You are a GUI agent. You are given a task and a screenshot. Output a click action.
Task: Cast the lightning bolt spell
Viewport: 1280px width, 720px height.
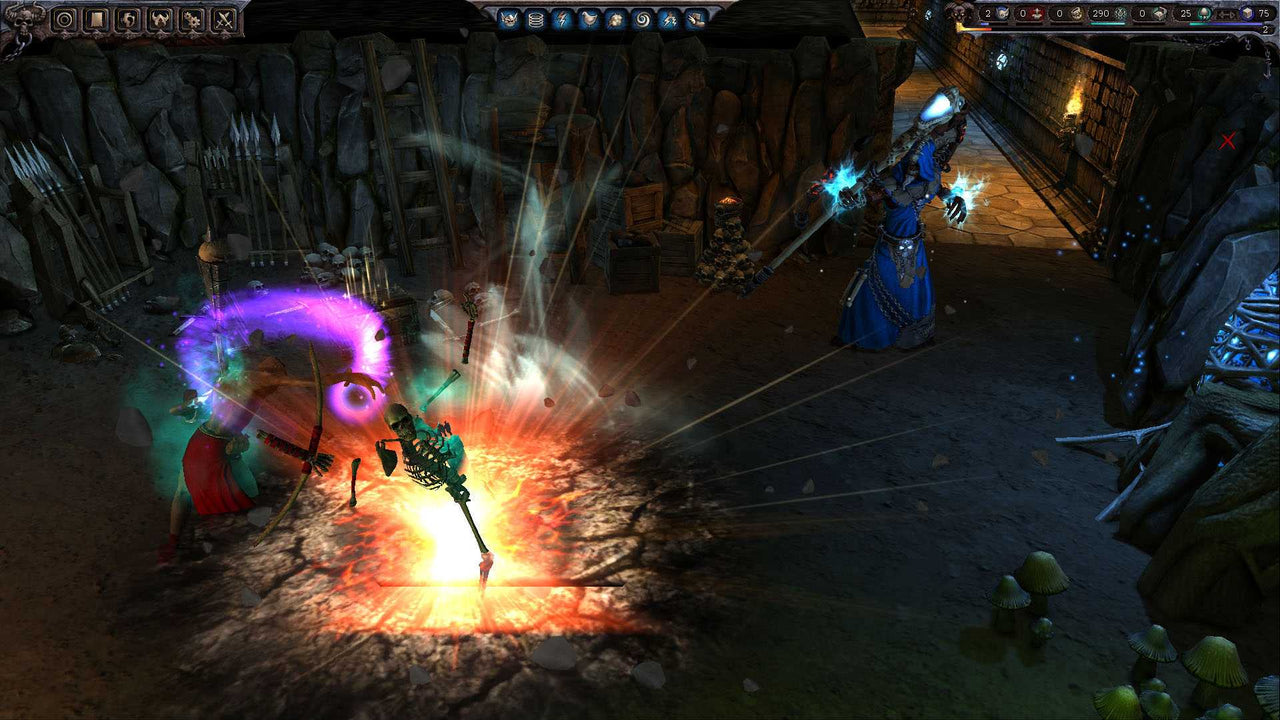(x=563, y=19)
